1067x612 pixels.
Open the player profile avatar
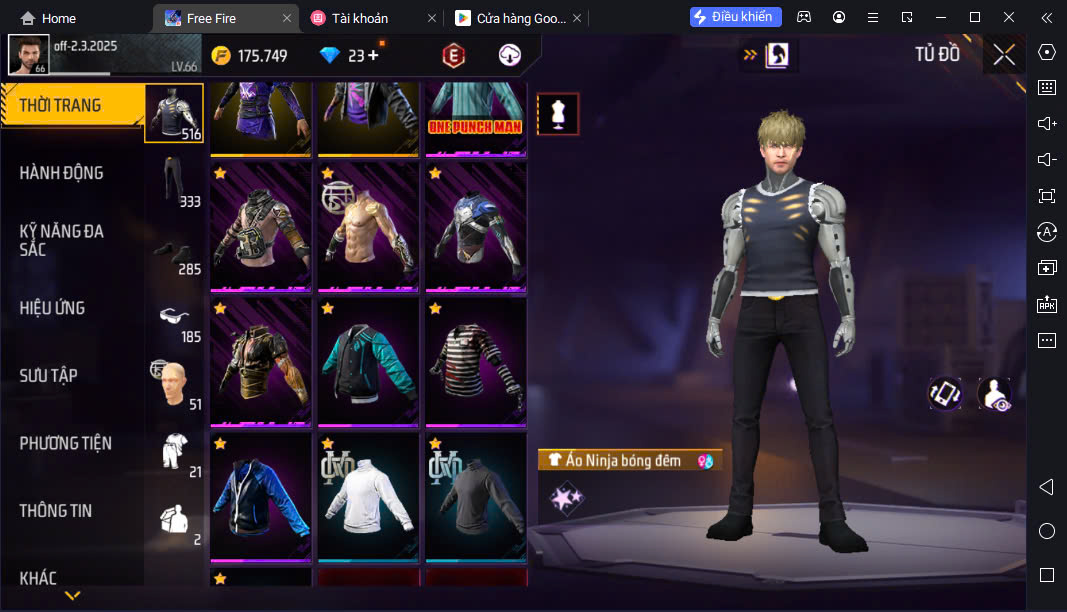(x=28, y=54)
